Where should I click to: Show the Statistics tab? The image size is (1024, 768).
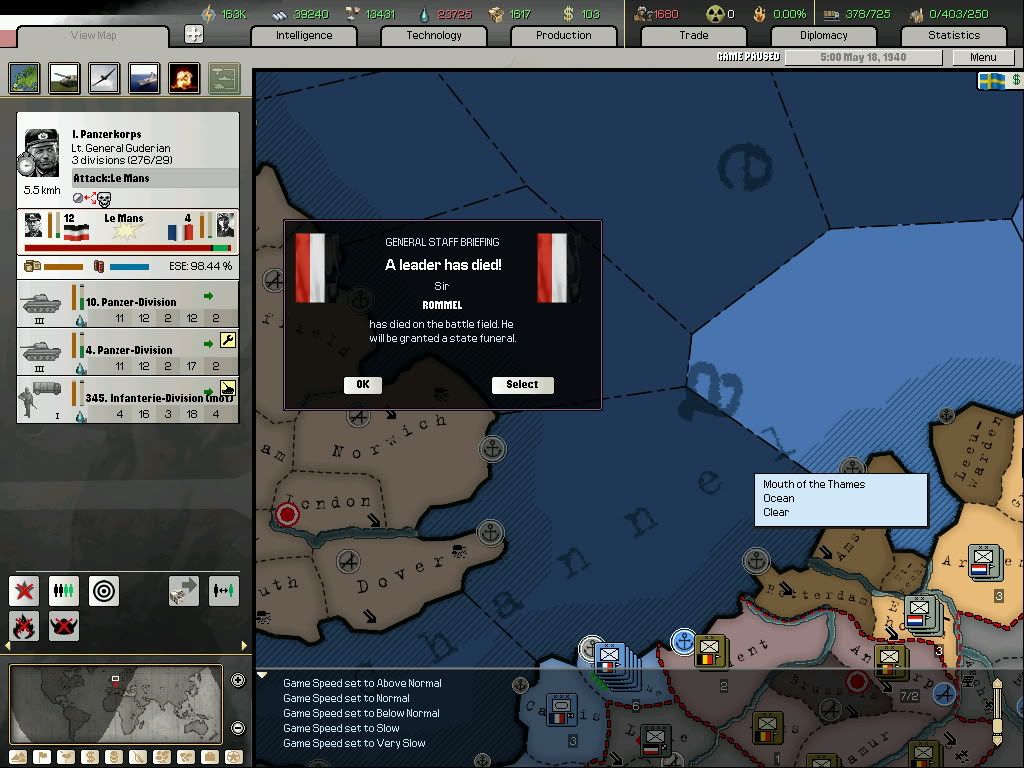(x=954, y=35)
